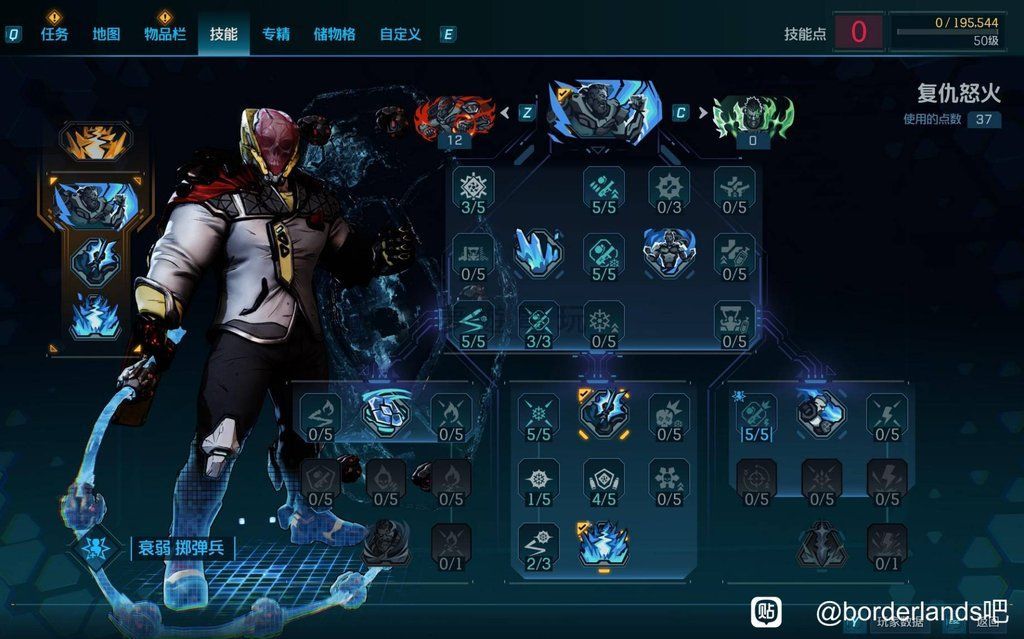The width and height of the screenshot is (1024, 639).
Task: Select the skill node showing 3/3
Action: coord(538,320)
